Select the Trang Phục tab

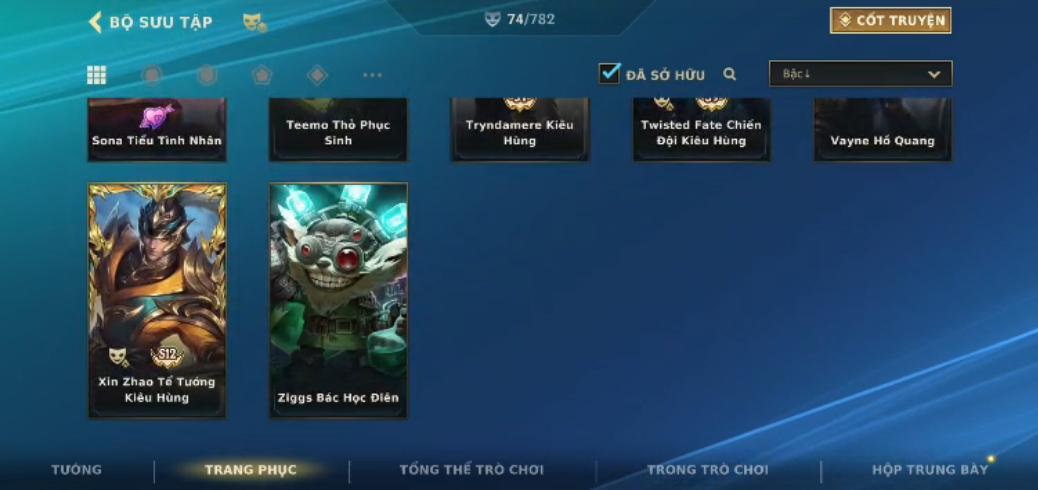click(251, 470)
